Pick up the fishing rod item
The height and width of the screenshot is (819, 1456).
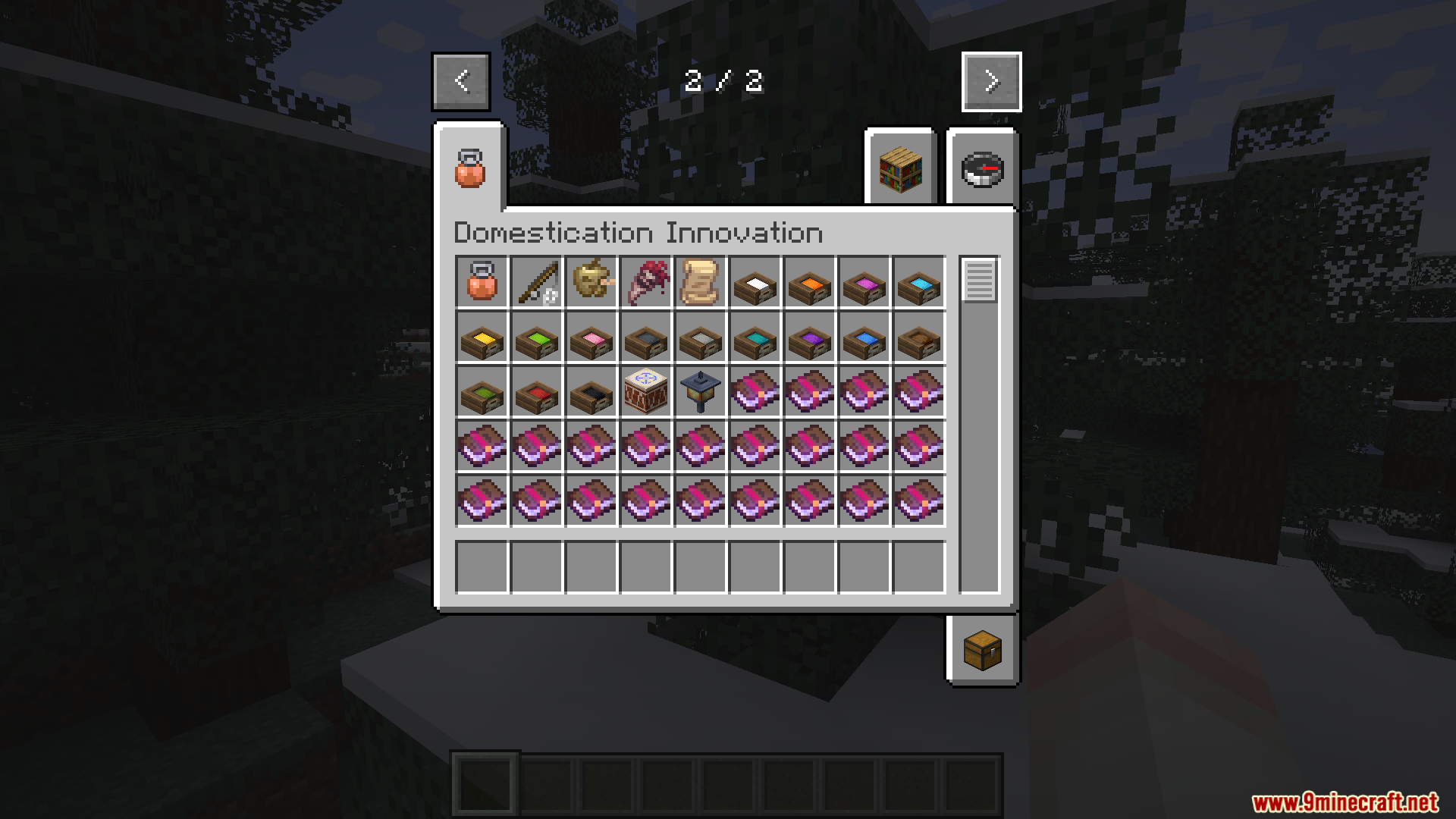pyautogui.click(x=536, y=284)
